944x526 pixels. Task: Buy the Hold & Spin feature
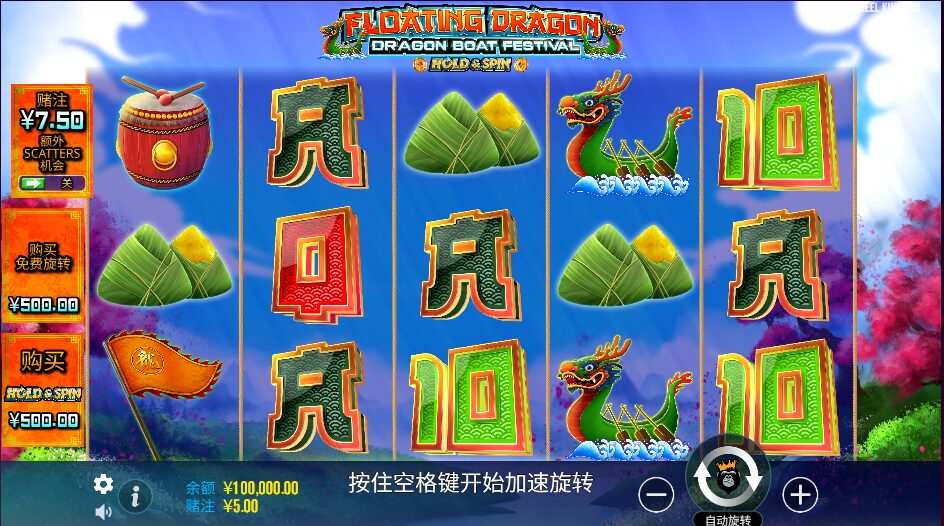point(44,388)
